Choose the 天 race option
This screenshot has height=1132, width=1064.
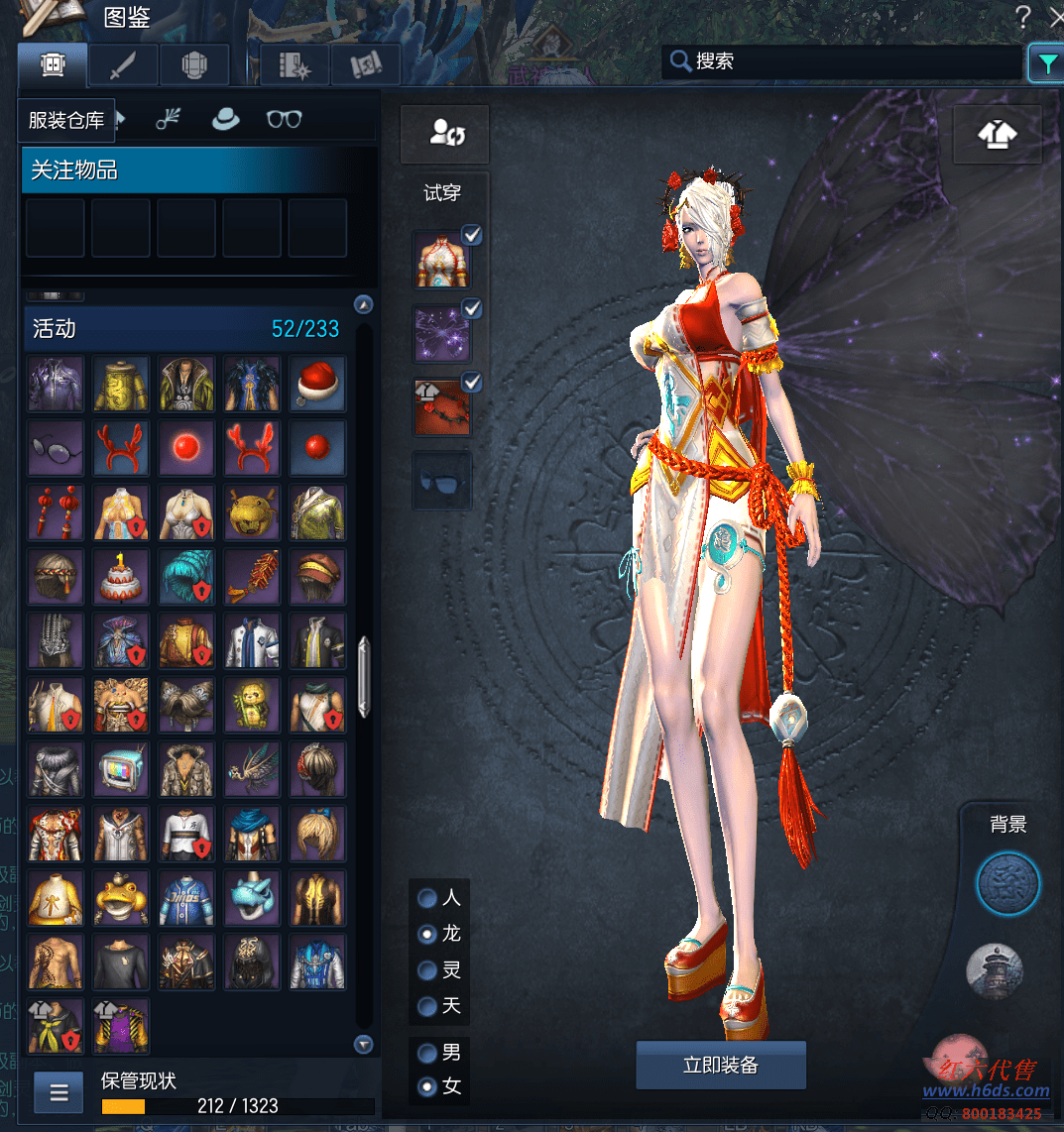428,1006
